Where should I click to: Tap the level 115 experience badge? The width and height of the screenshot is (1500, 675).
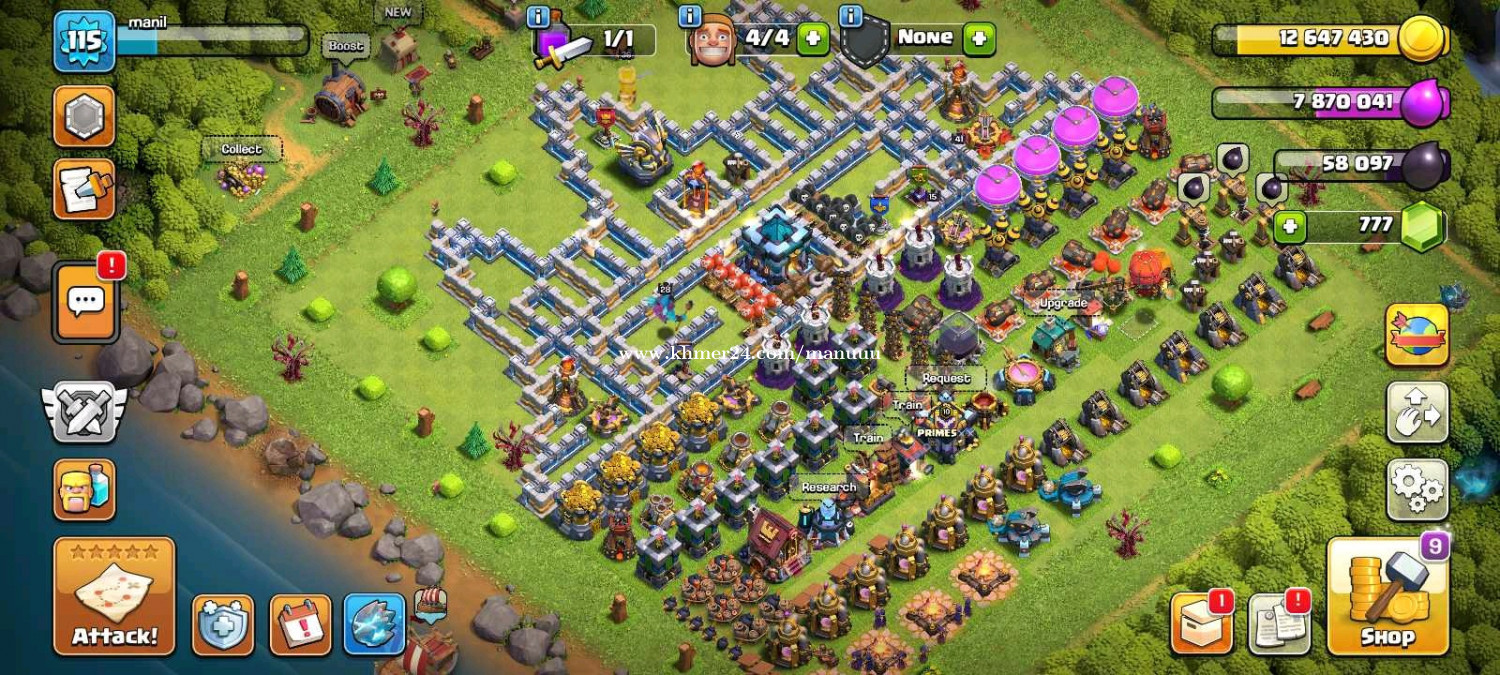pyautogui.click(x=84, y=41)
